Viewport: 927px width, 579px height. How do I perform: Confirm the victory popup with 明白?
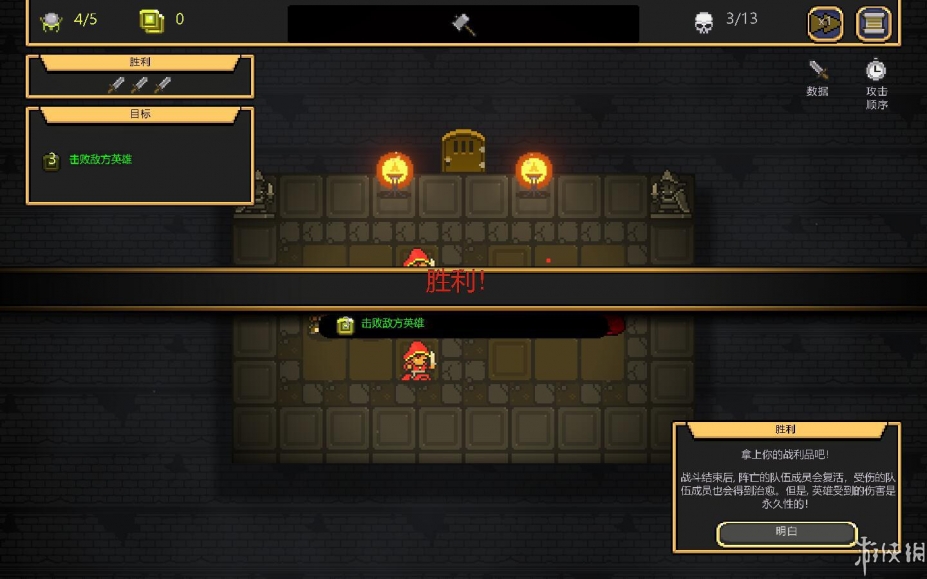click(786, 532)
